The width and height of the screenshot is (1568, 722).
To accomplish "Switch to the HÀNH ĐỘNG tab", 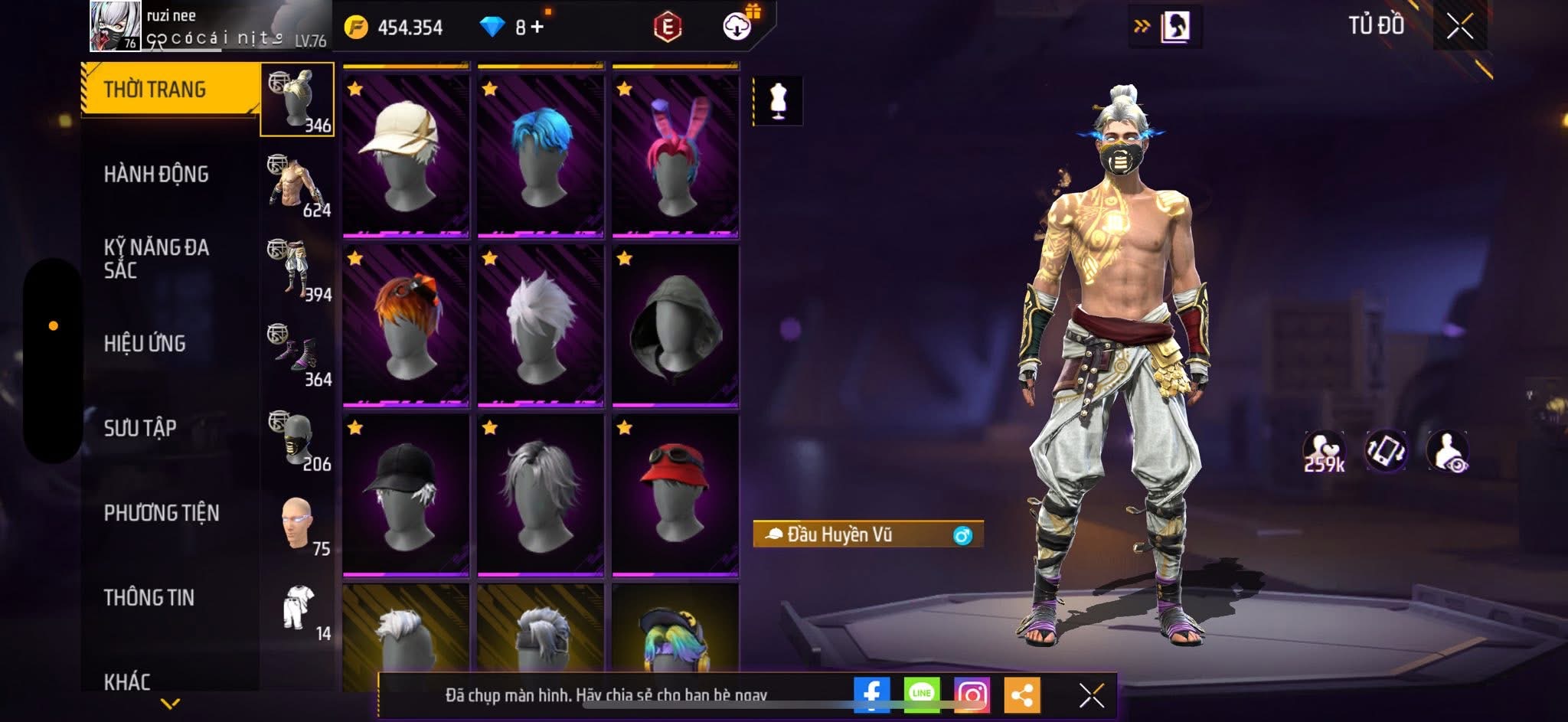I will pos(156,175).
